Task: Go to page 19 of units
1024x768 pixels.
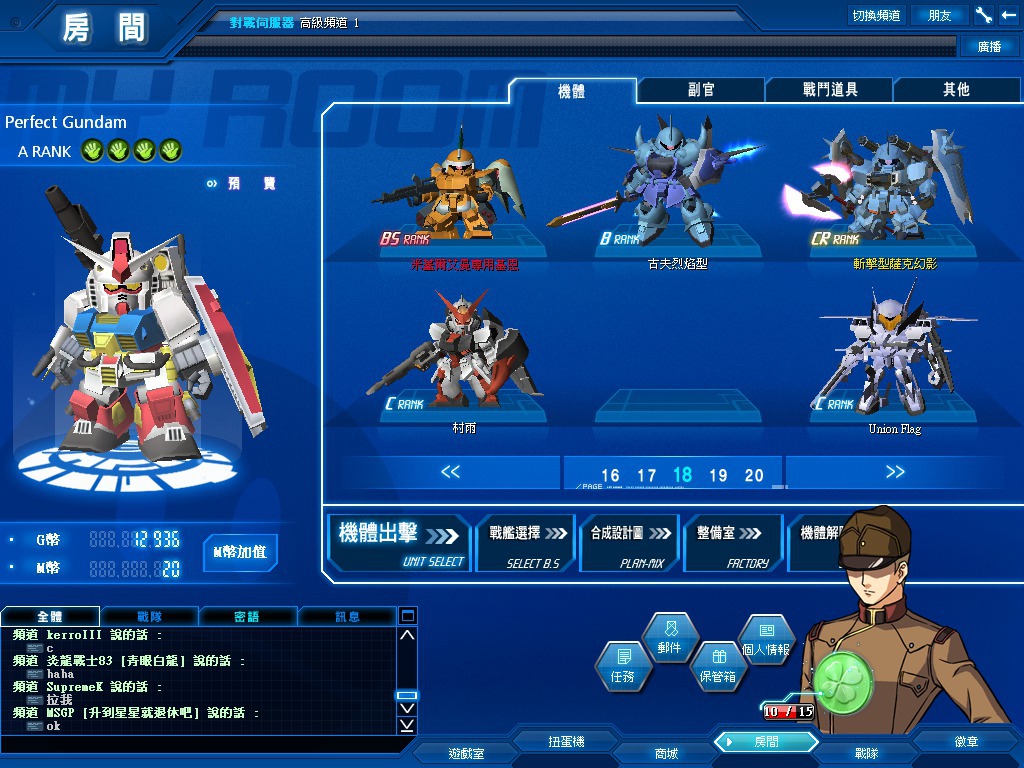Action: (x=718, y=476)
